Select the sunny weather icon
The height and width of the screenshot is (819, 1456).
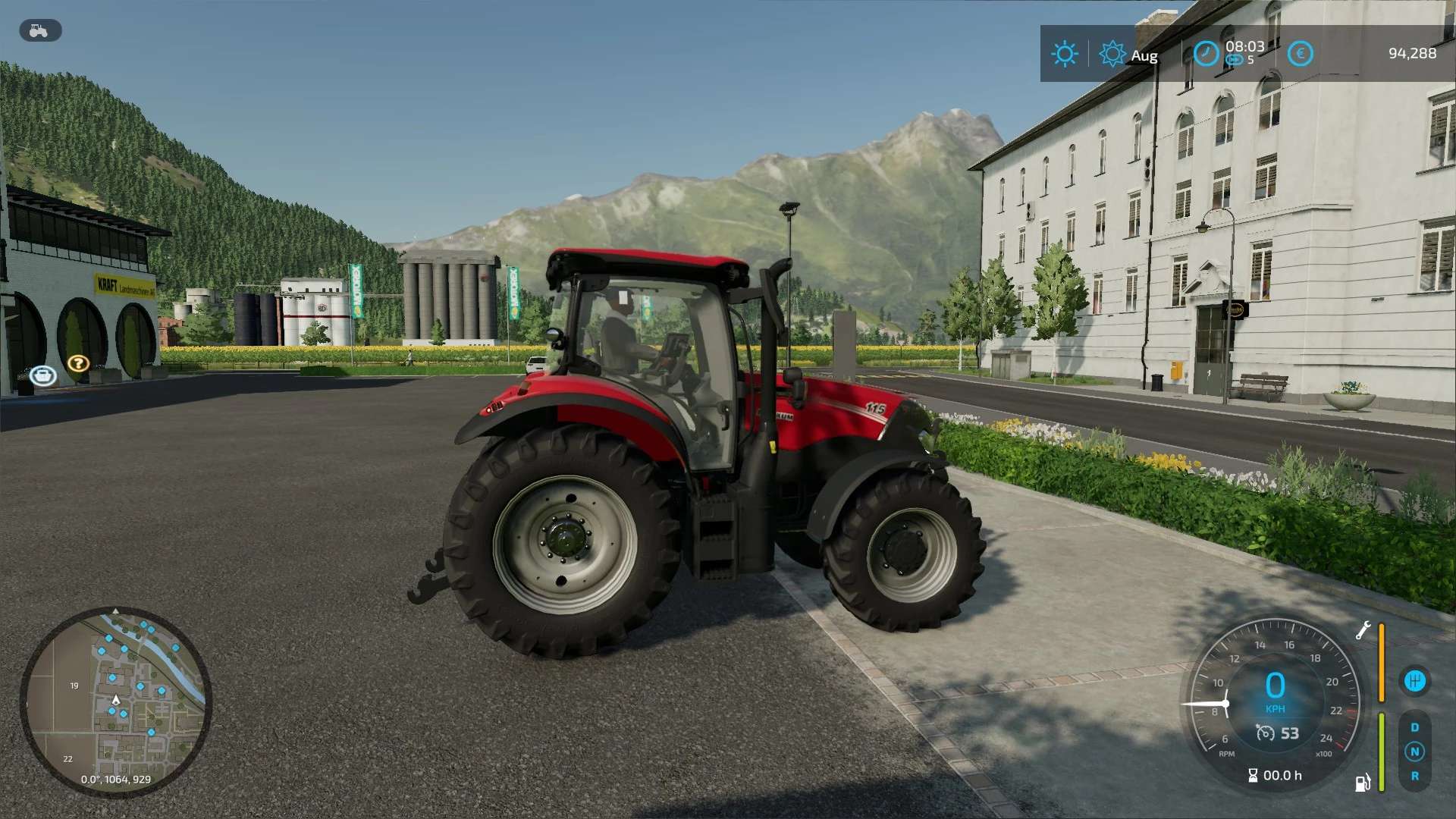(x=1064, y=54)
